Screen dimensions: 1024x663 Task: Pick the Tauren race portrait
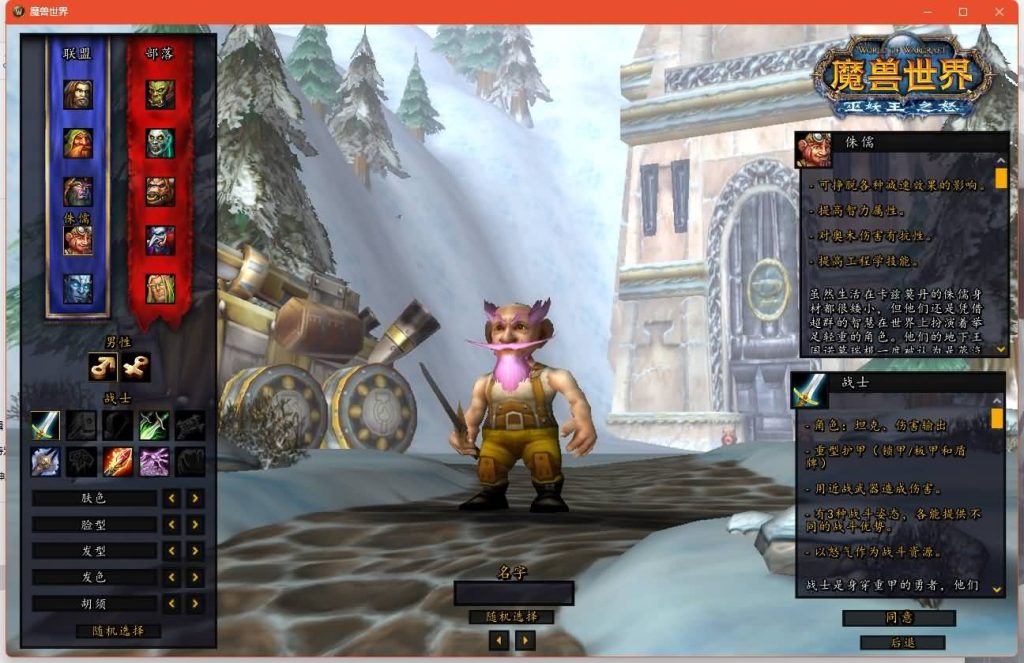[160, 191]
